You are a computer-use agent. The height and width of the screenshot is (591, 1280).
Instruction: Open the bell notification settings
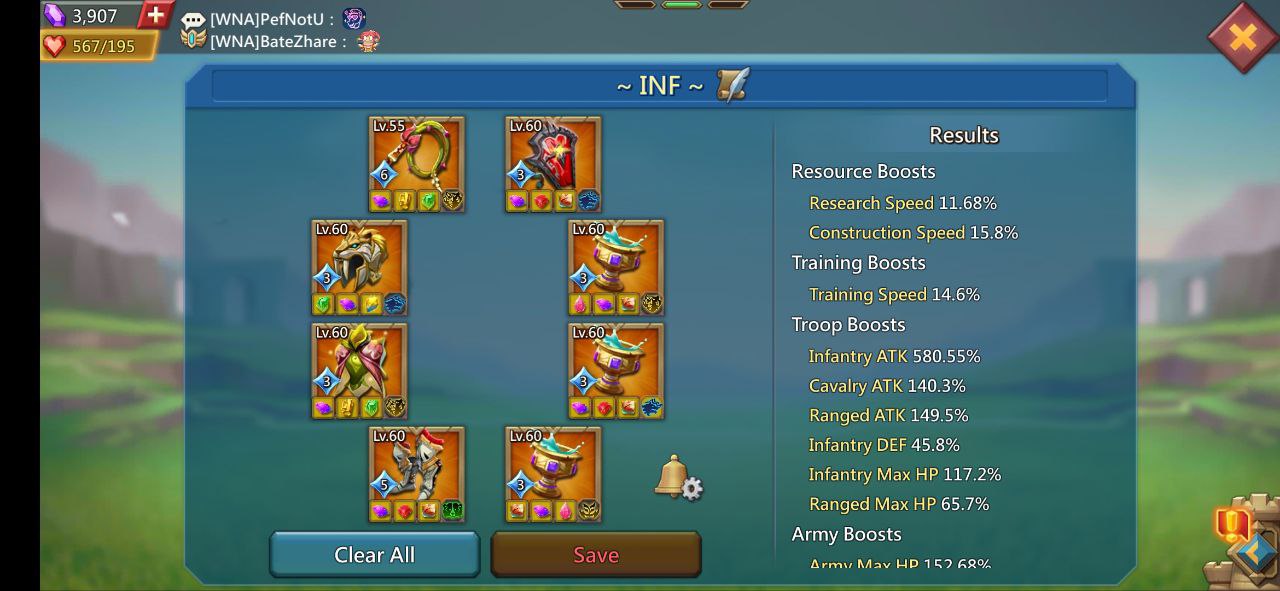click(x=678, y=478)
